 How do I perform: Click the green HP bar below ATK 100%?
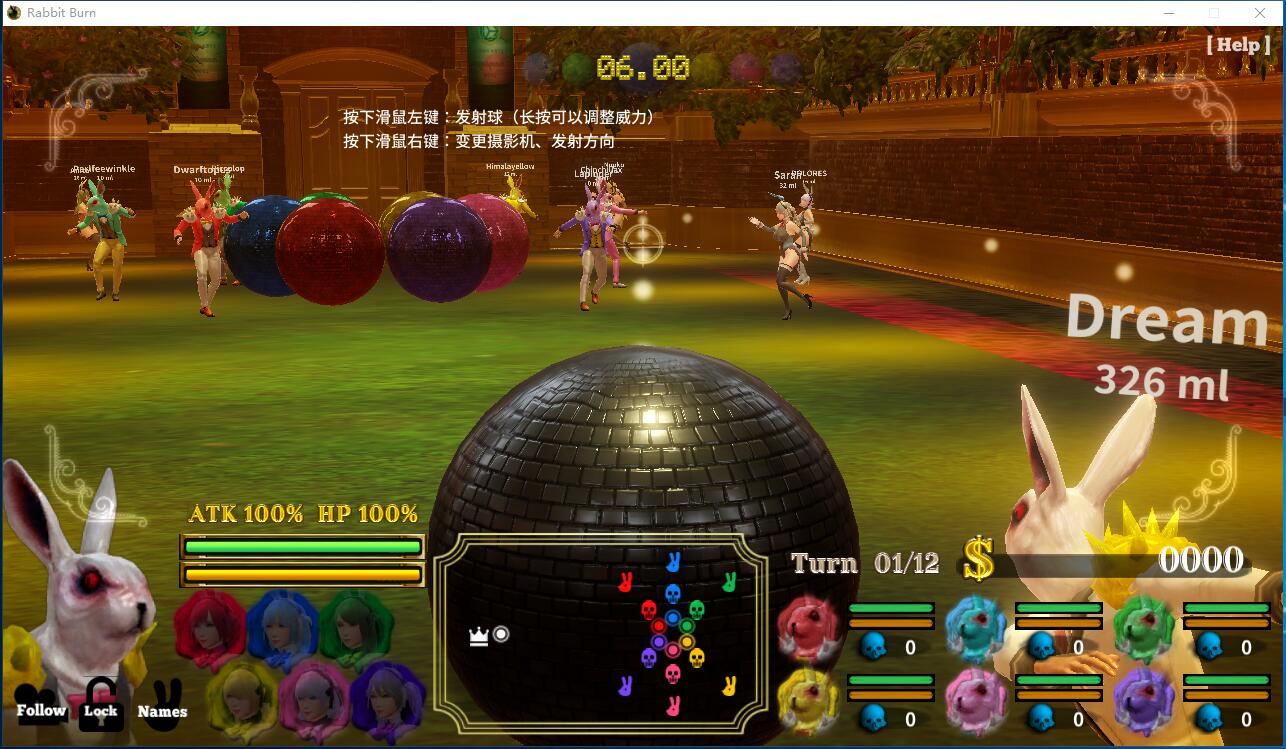300,546
